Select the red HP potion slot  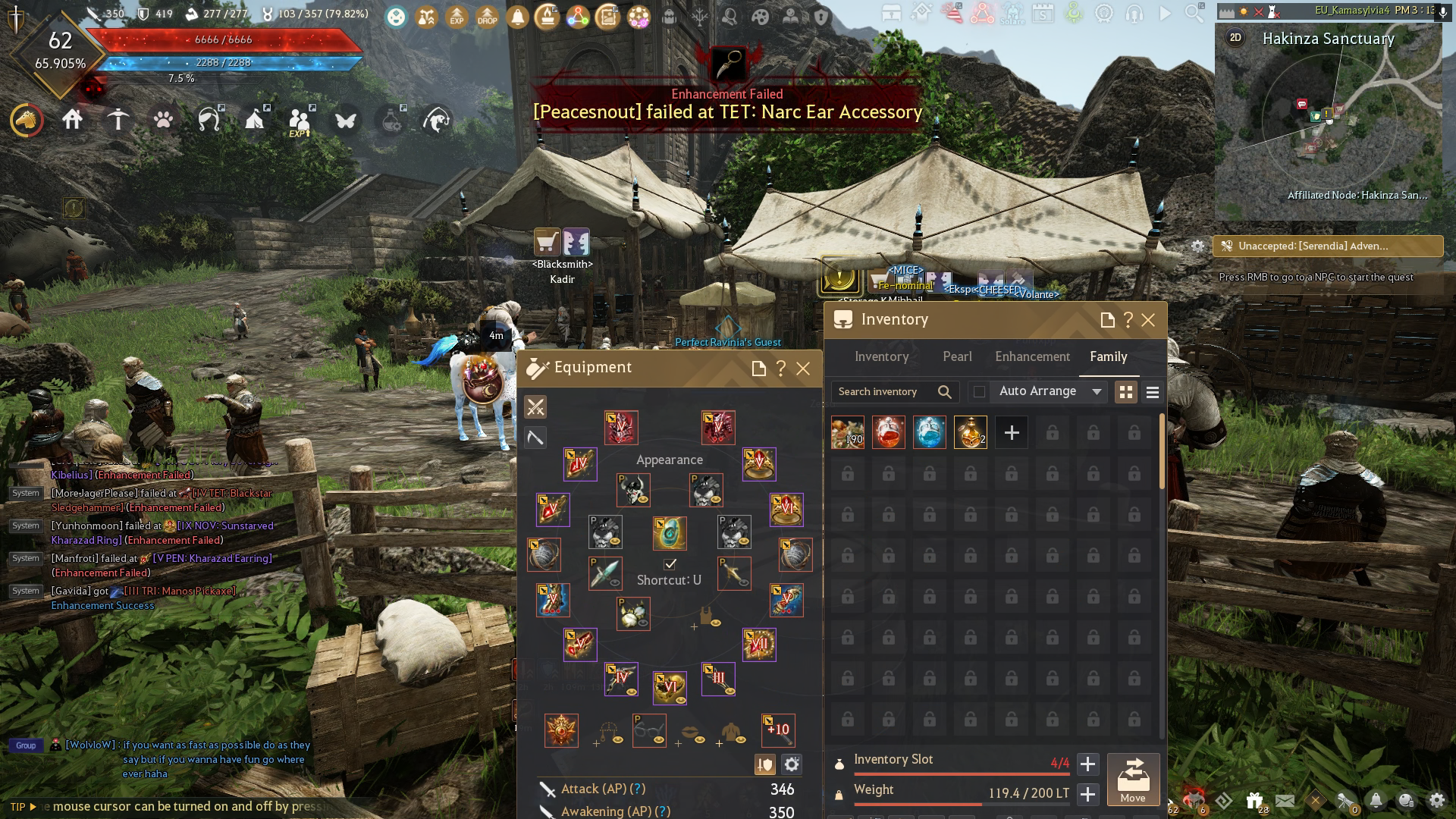pos(889,432)
